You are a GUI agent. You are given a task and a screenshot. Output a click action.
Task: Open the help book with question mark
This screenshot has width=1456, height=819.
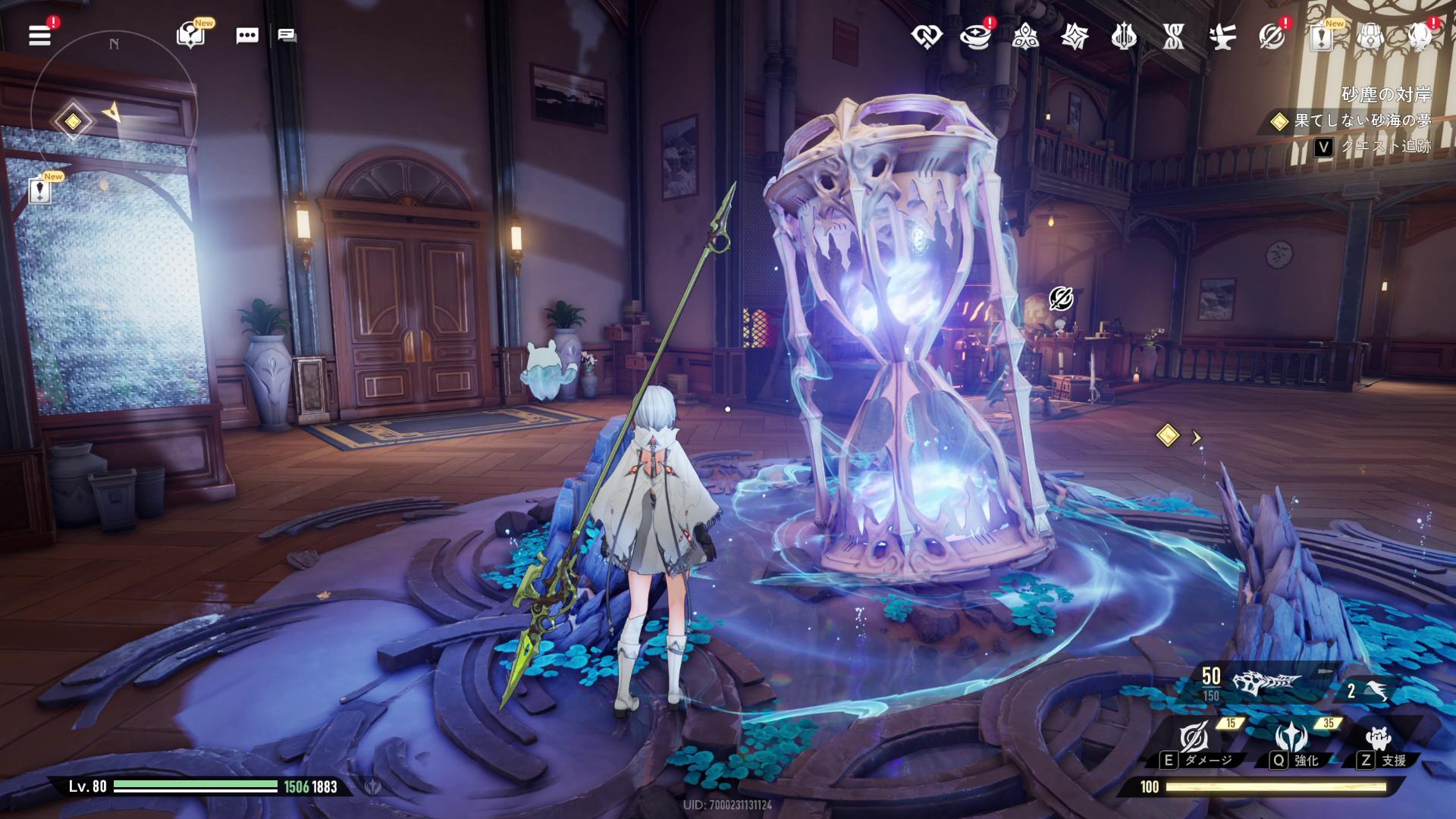click(x=190, y=35)
